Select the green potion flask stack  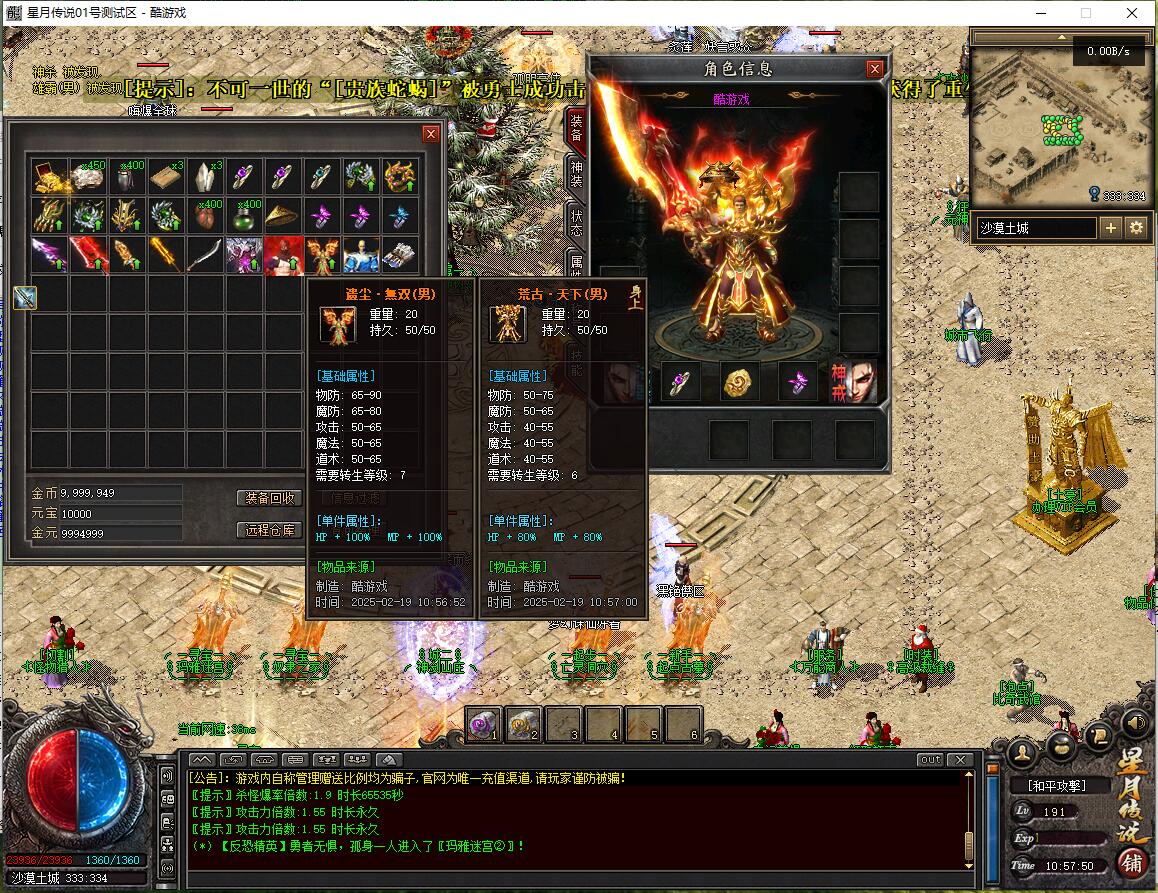244,215
